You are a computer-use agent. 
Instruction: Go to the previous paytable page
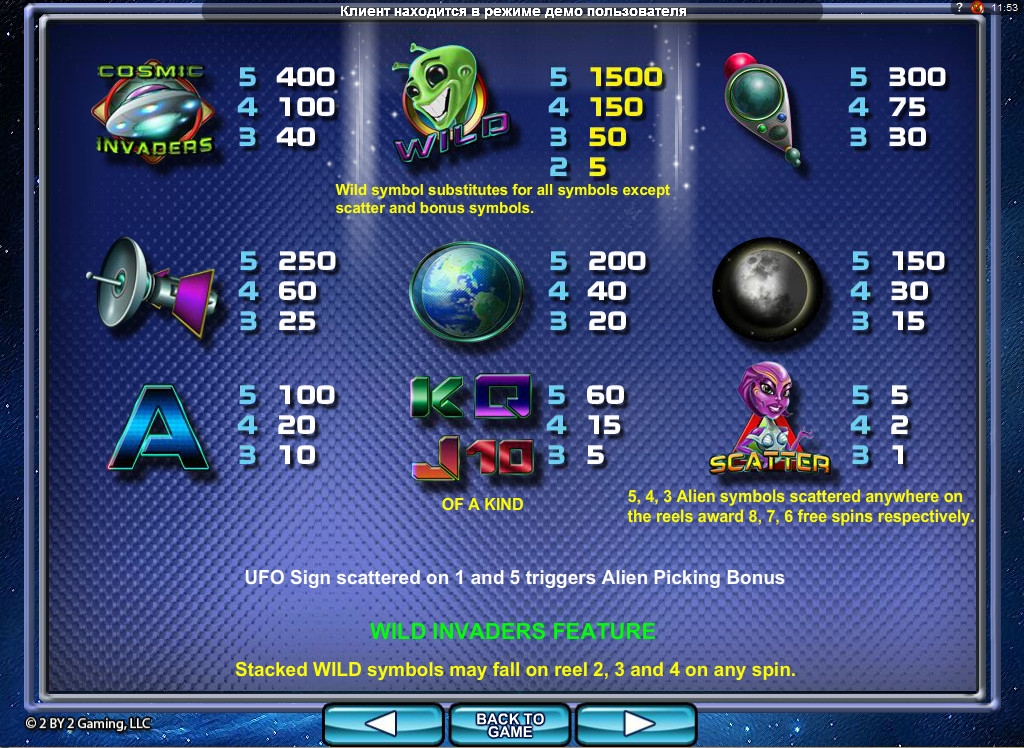(x=383, y=723)
